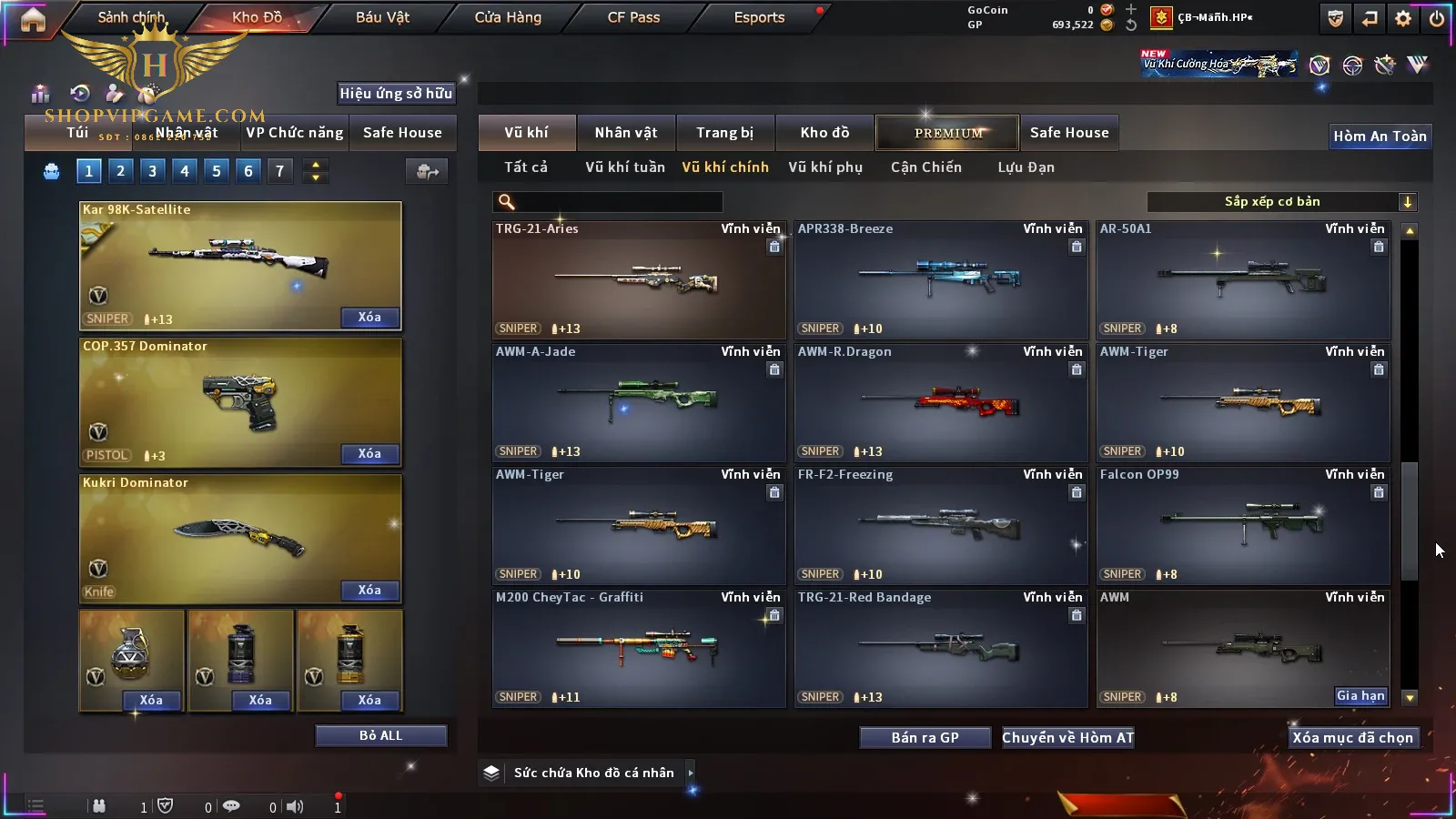
Task: Click Gia hạn on the AWM
Action: click(1360, 696)
